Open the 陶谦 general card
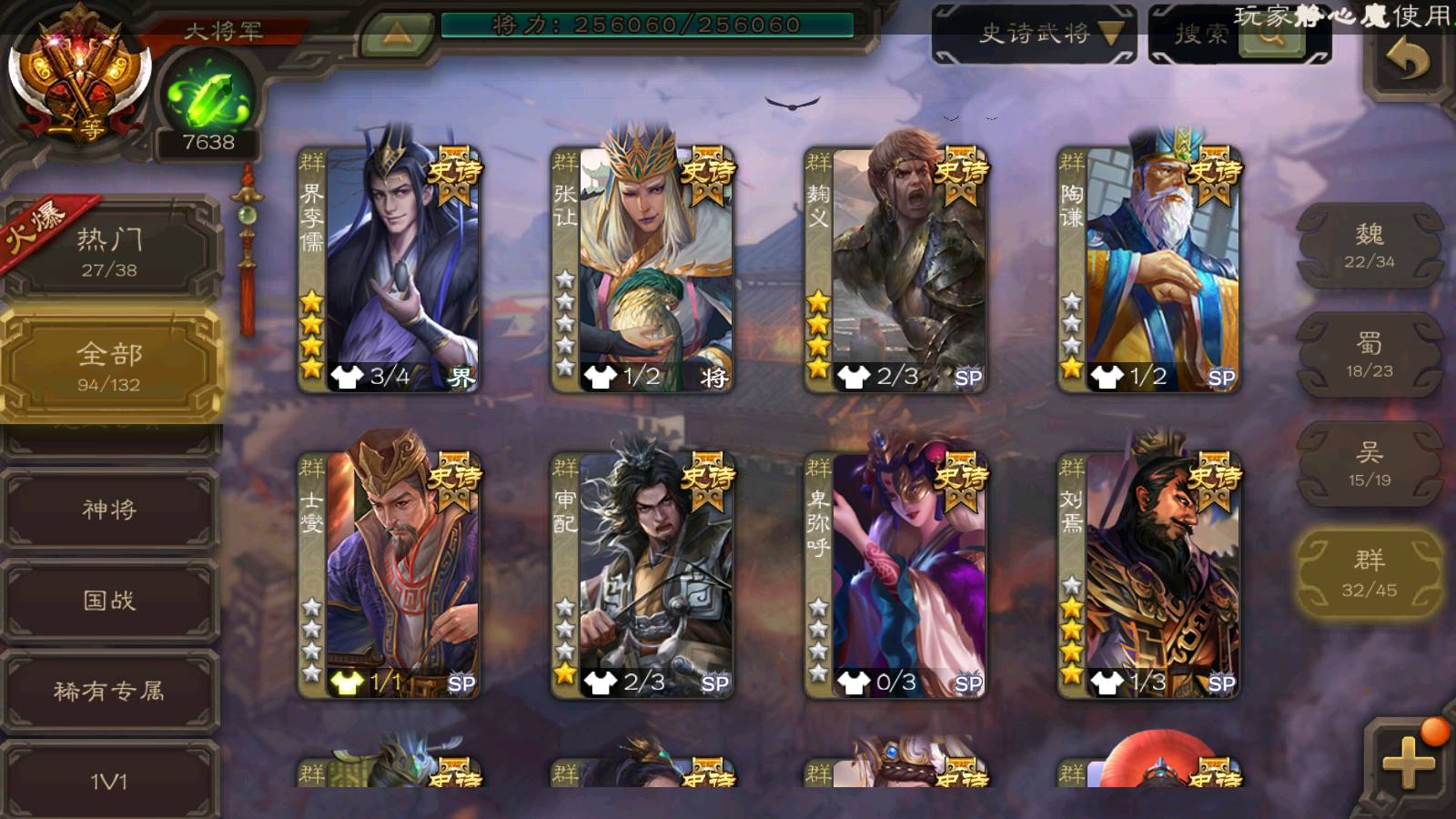This screenshot has height=819, width=1456. 1148,270
